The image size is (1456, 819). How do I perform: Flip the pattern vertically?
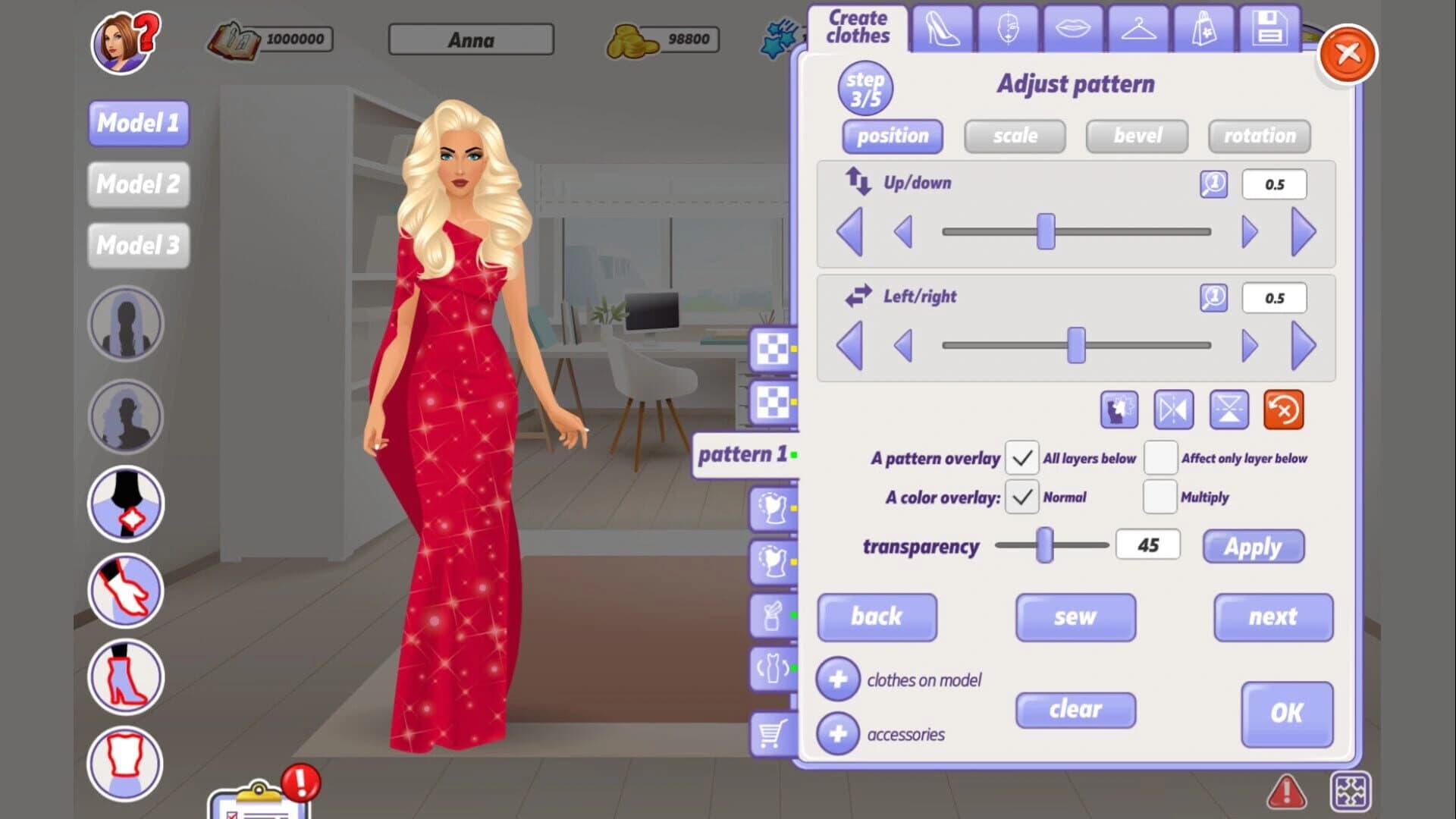click(1228, 410)
